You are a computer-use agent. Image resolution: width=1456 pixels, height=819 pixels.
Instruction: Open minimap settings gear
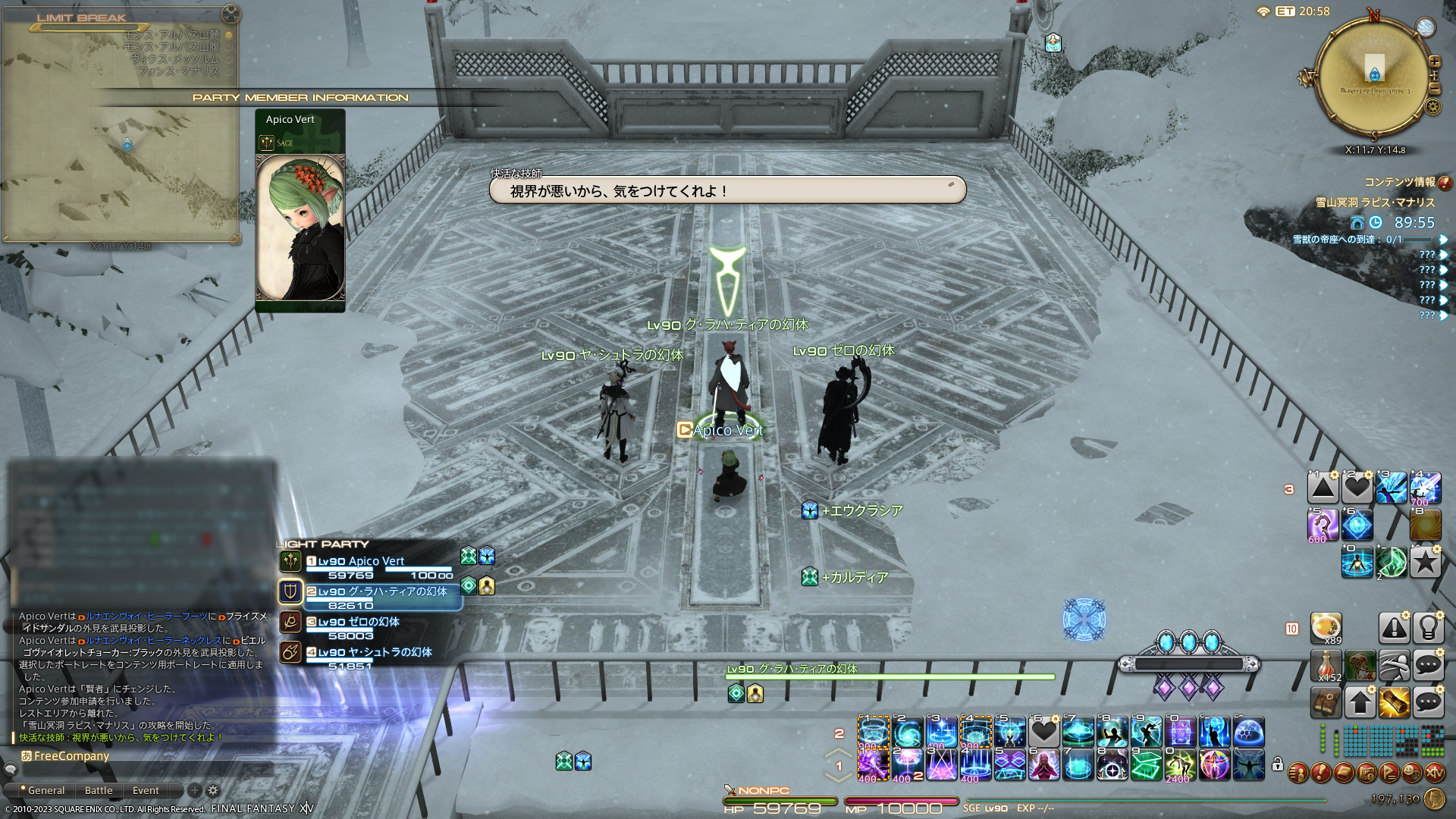coord(1432,106)
